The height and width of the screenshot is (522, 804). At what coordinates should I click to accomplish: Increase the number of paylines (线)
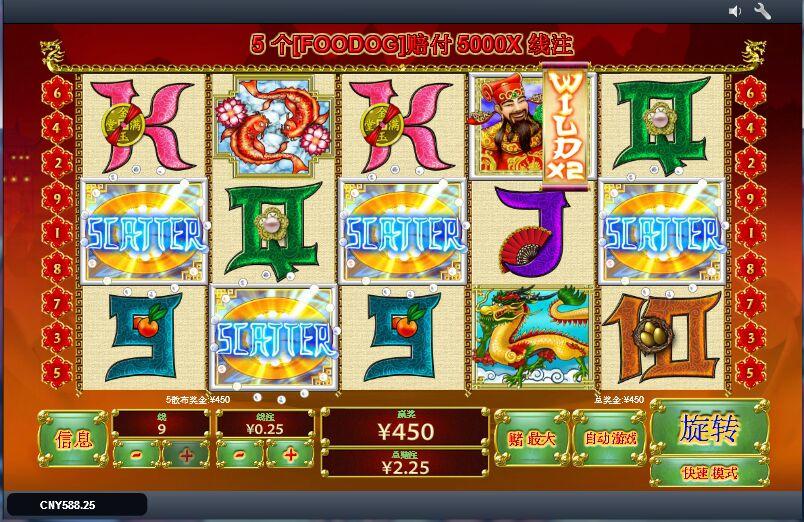point(186,454)
